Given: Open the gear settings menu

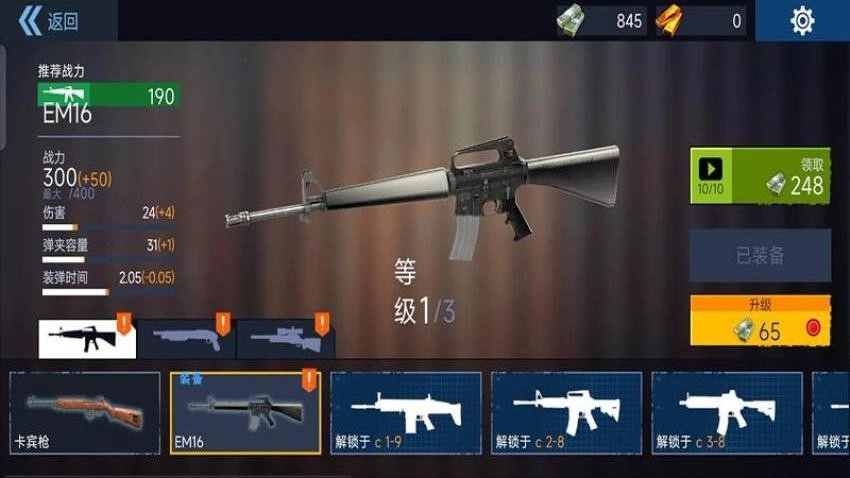Looking at the screenshot, I should [x=802, y=21].
